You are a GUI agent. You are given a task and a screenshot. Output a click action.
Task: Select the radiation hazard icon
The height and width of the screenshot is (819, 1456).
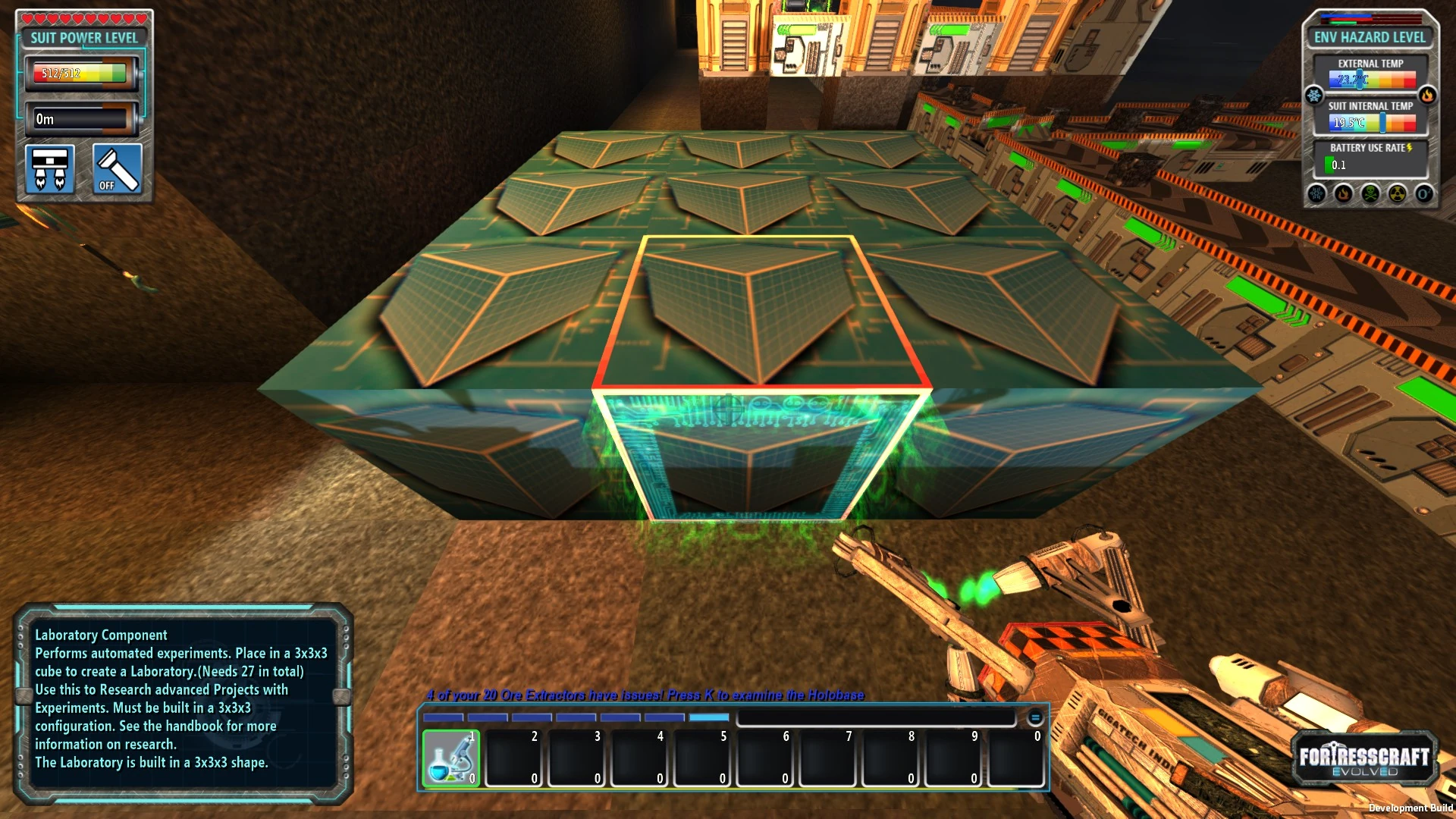tap(1398, 193)
